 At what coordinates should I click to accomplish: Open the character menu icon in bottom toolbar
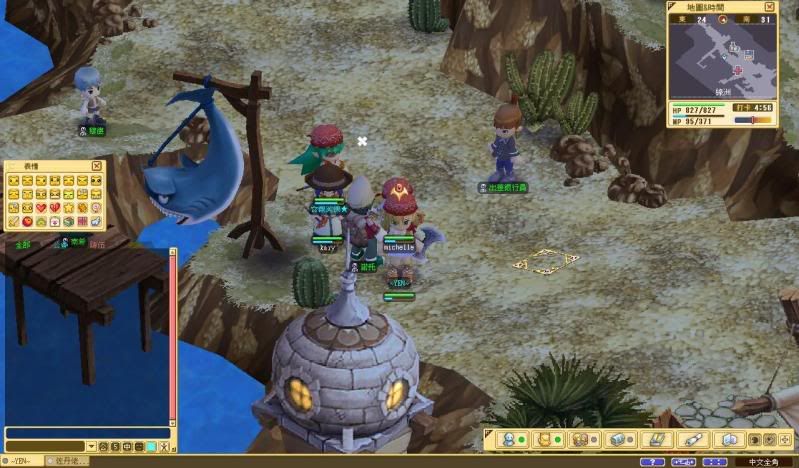tap(508, 439)
